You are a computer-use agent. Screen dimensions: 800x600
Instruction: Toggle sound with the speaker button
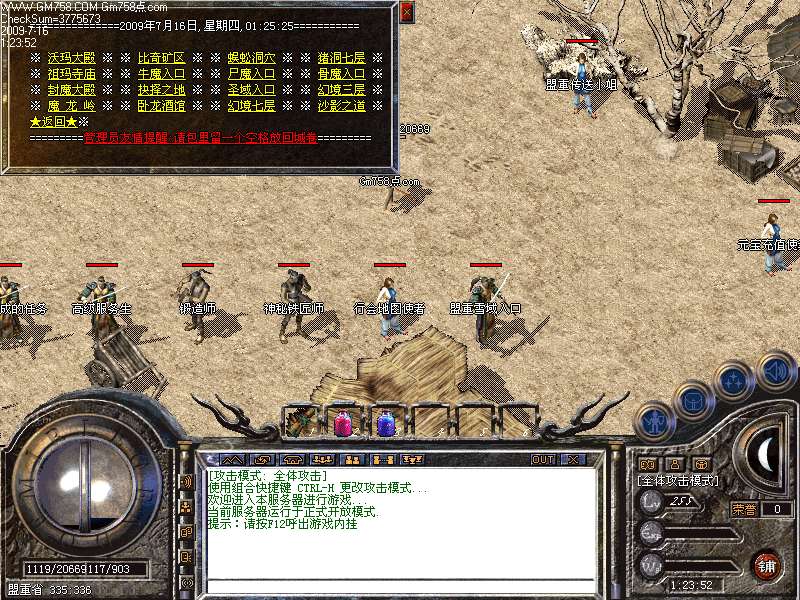click(x=776, y=371)
